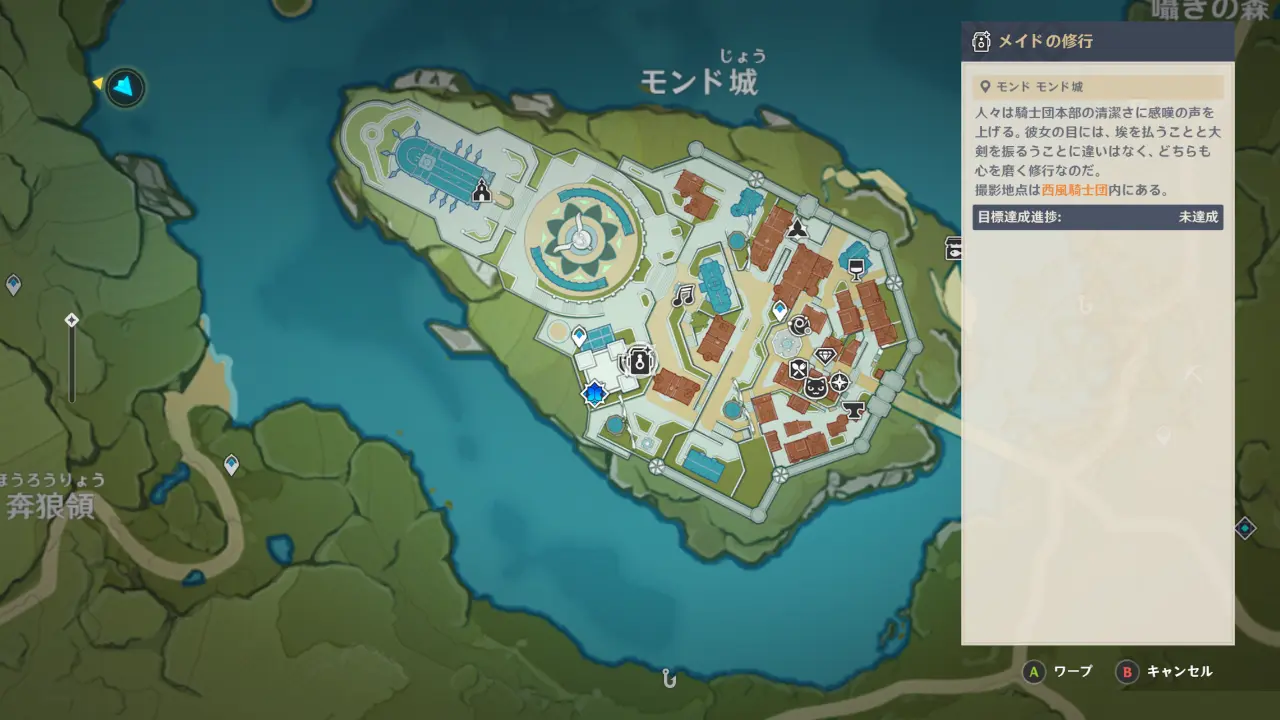The height and width of the screenshot is (720, 1280).
Task: Select the four-point star compass marker
Action: click(839, 382)
